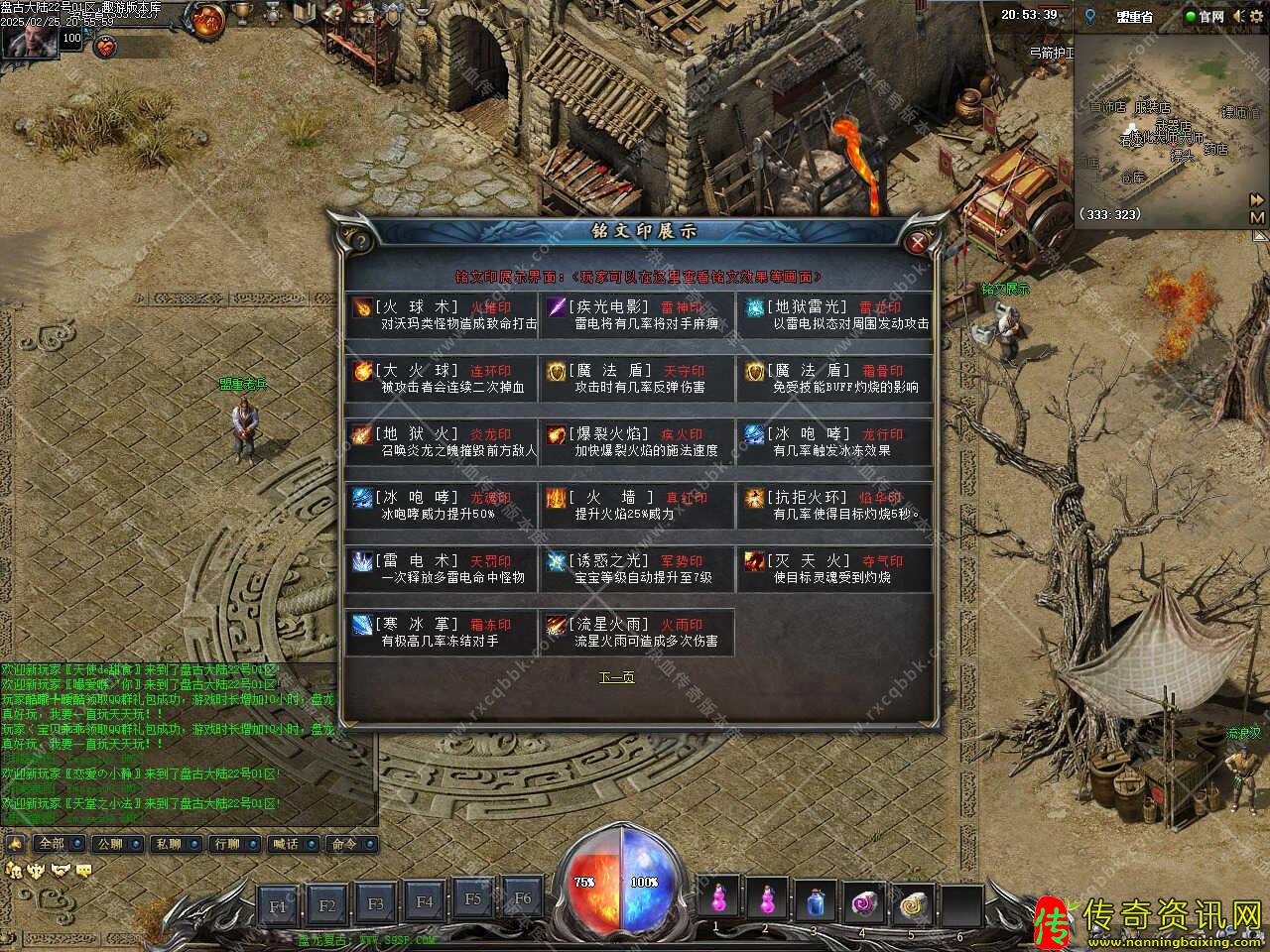The height and width of the screenshot is (952, 1270).
Task: Choose the 抗拒火环 inscription entry
Action: (834, 506)
